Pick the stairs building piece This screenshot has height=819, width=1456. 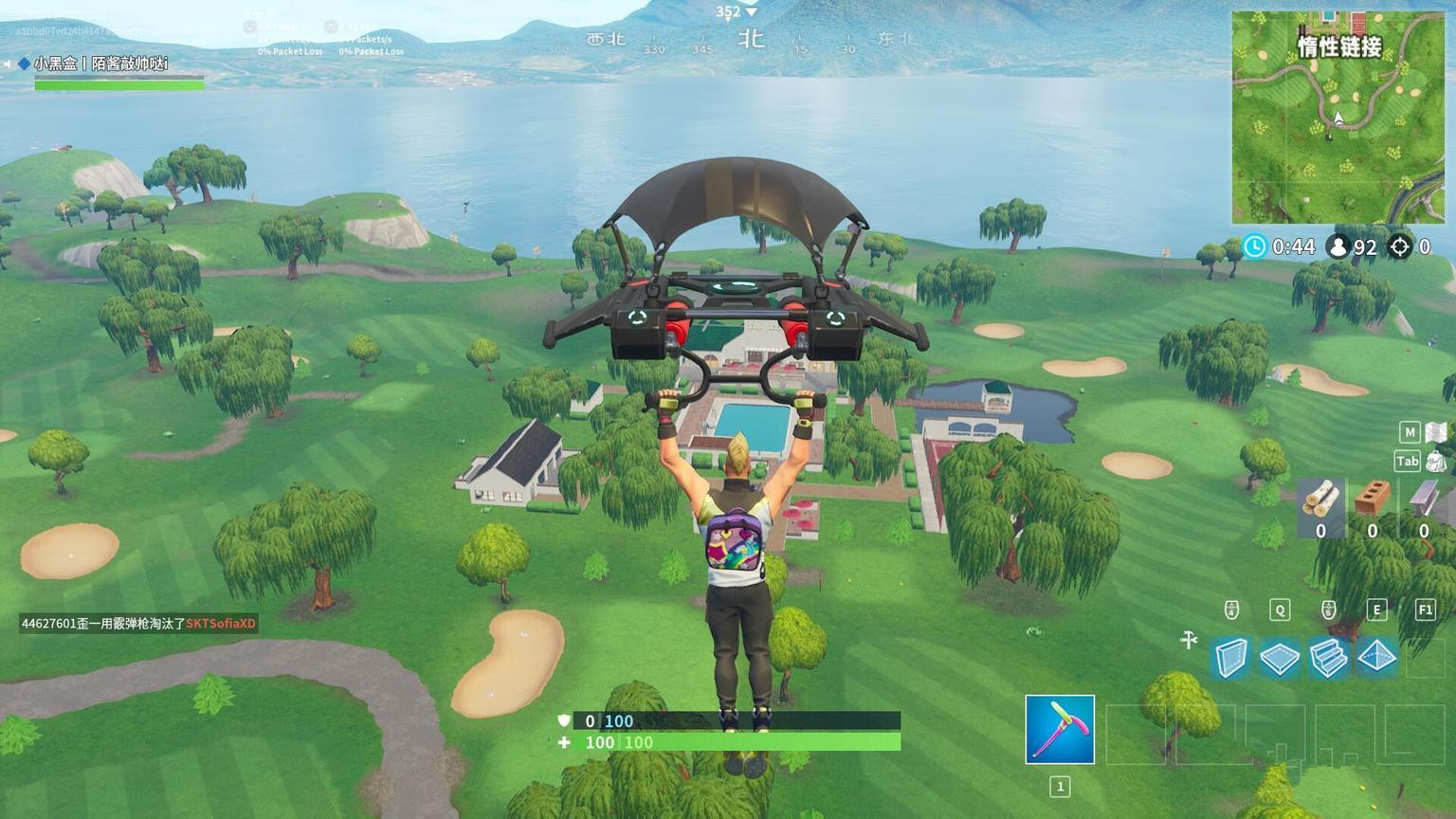pyautogui.click(x=1328, y=658)
